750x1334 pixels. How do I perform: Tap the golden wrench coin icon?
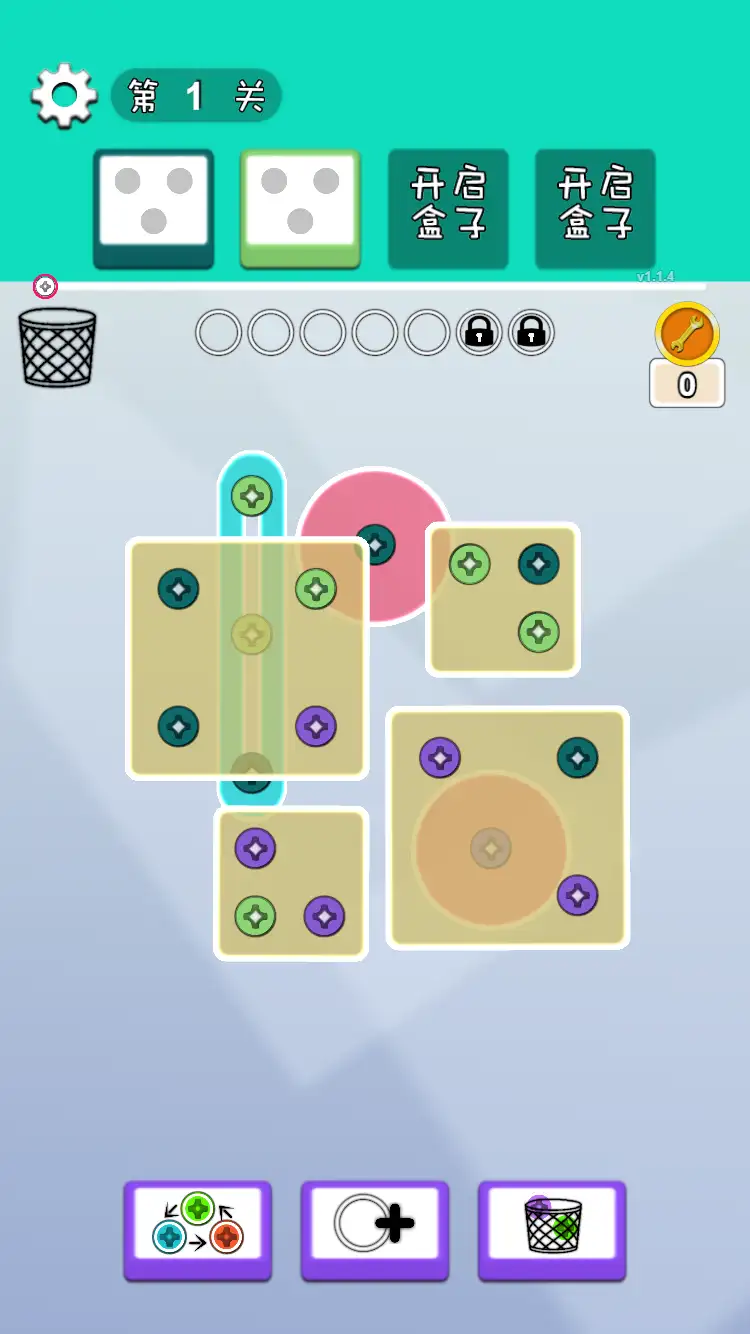click(x=687, y=334)
